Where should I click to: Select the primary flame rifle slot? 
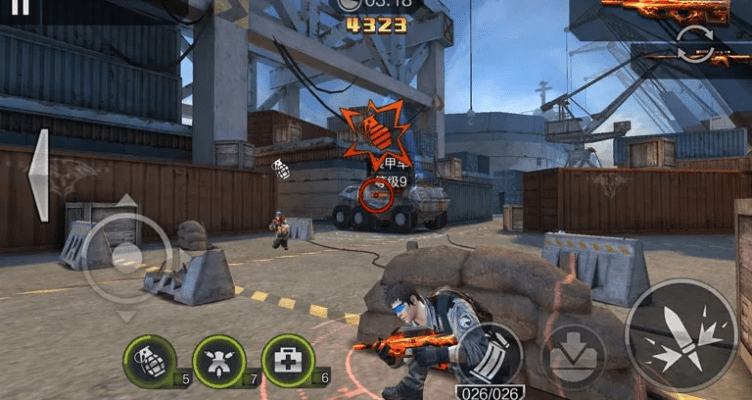click(x=667, y=10)
